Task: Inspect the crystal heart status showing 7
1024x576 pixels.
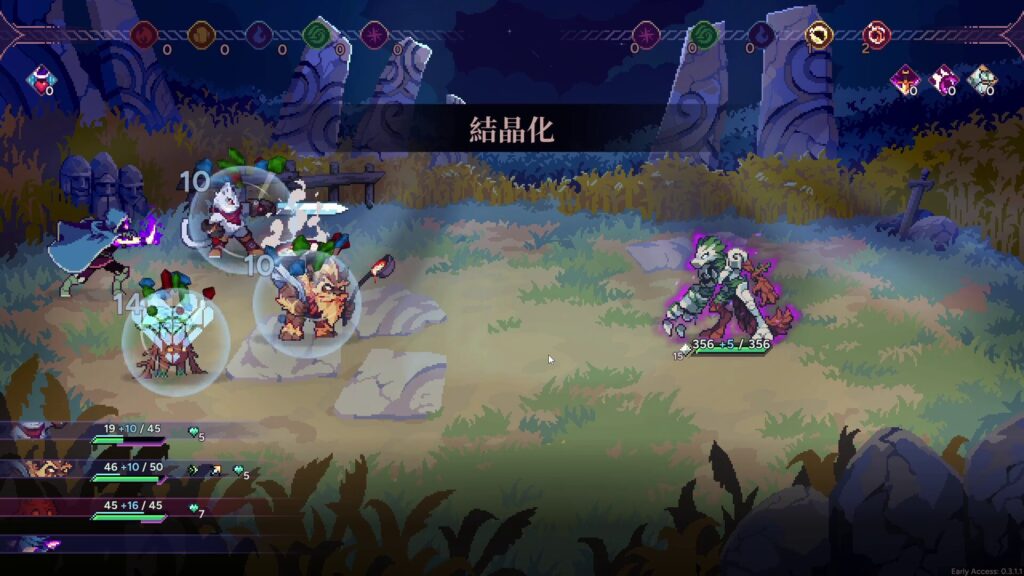Action: coord(194,508)
